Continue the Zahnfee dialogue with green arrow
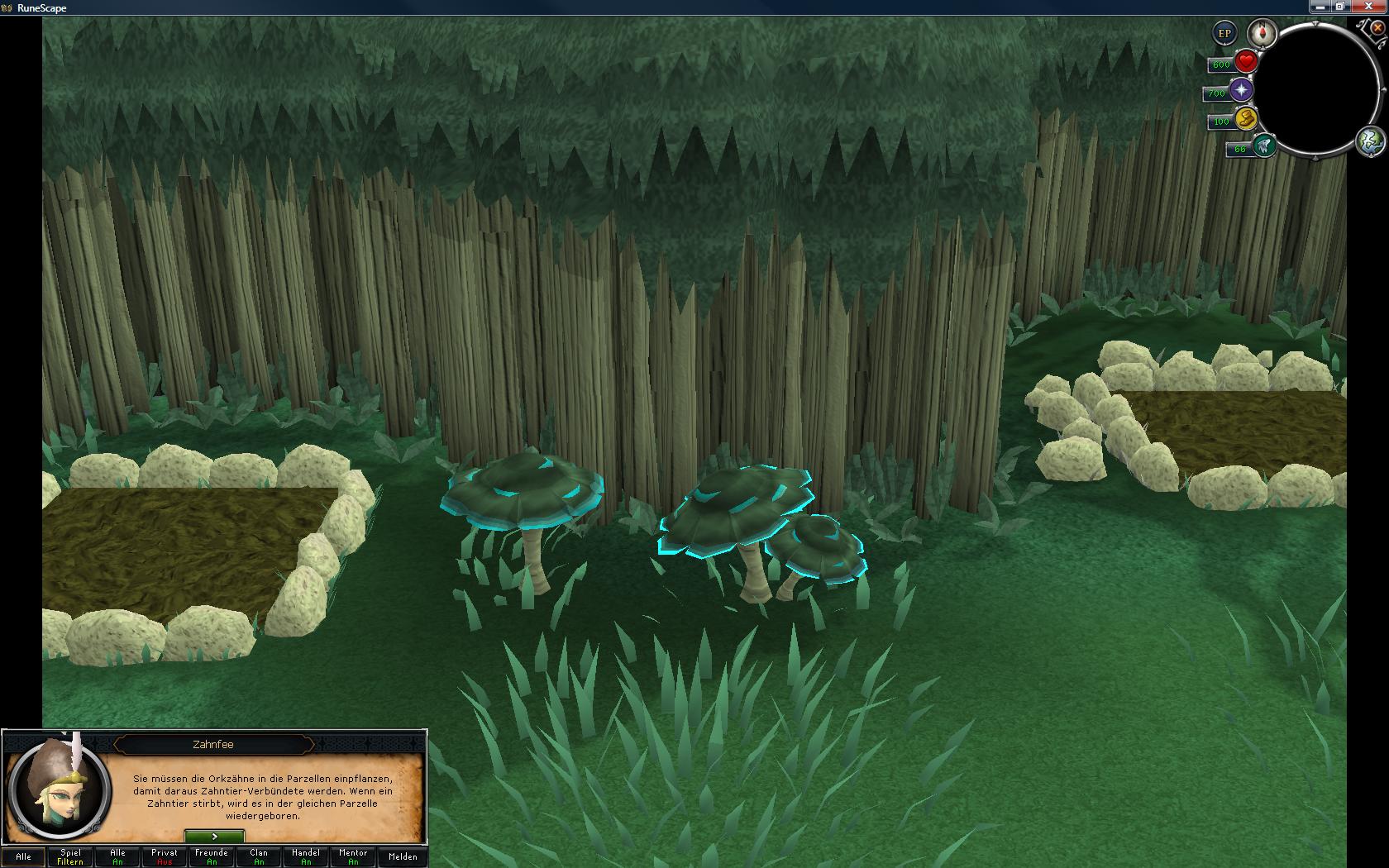Screen dimensions: 1389x868 point(214,837)
